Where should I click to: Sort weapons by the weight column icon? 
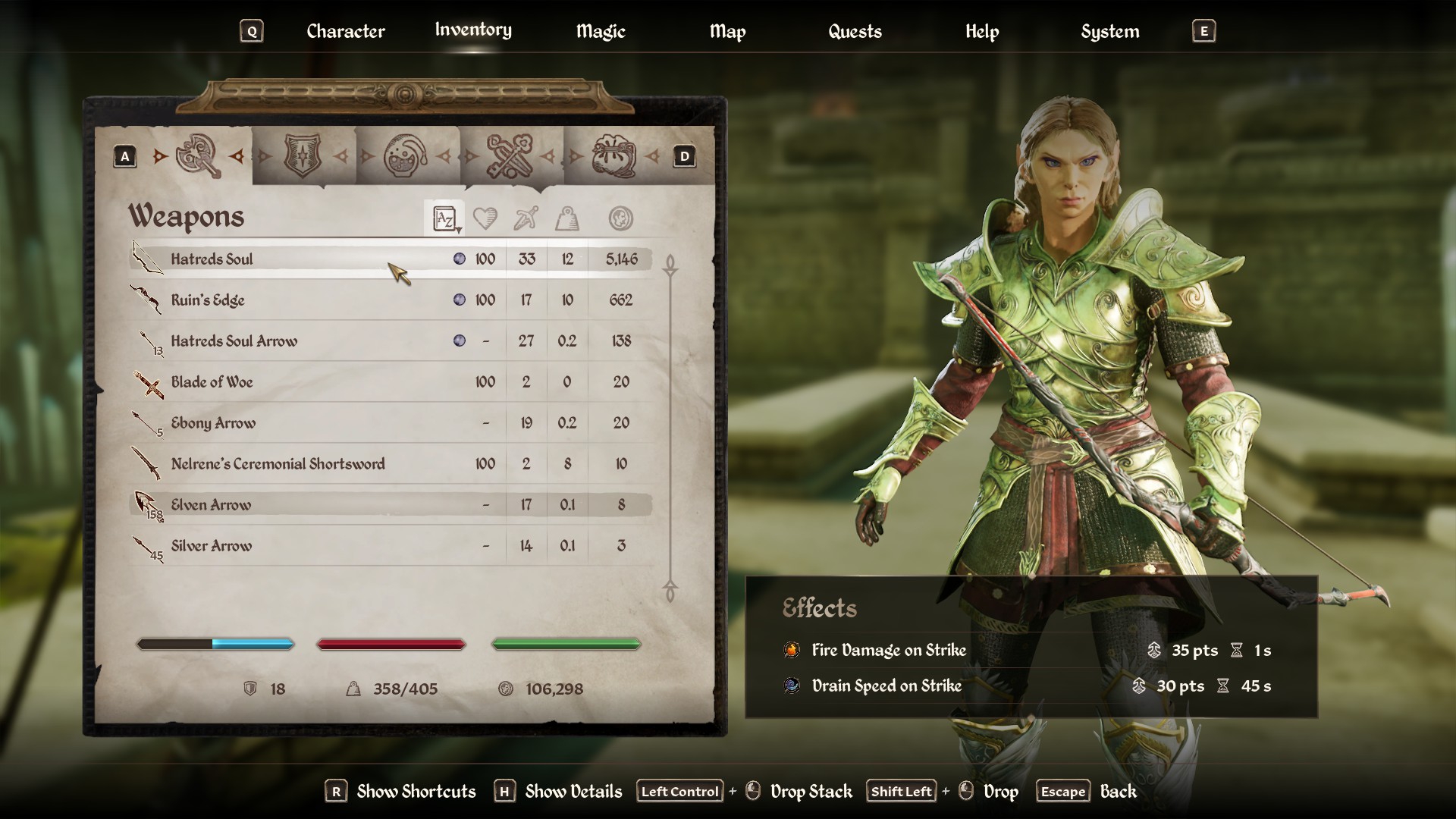567,218
